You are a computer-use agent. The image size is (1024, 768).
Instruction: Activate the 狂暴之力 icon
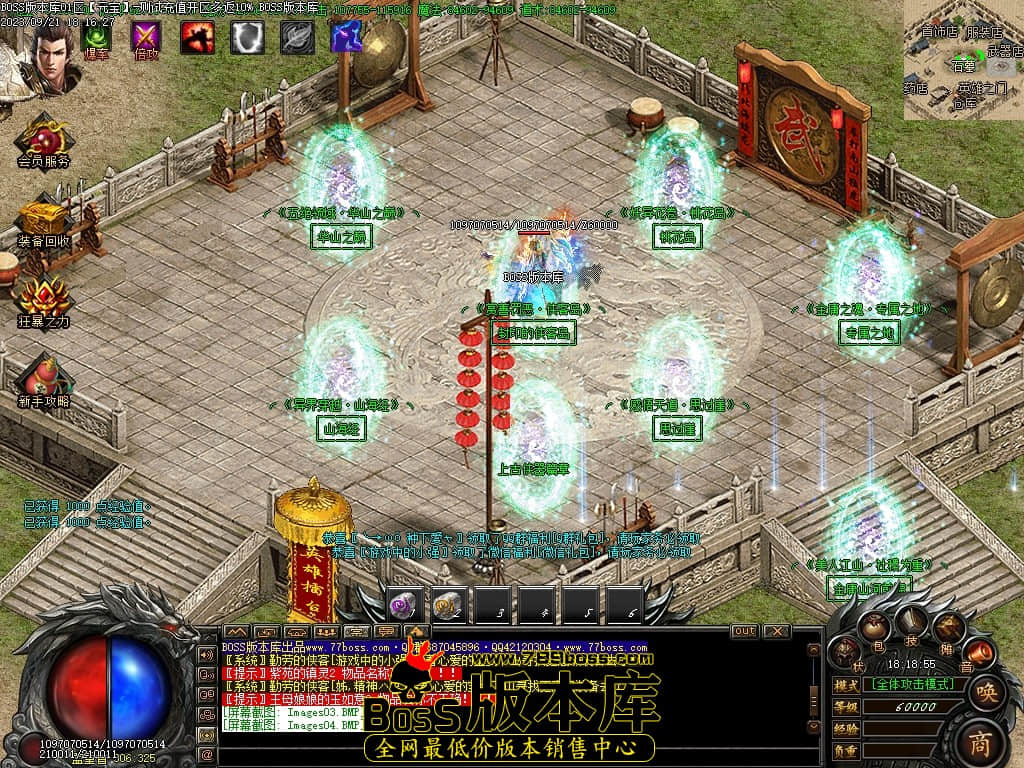(43, 298)
